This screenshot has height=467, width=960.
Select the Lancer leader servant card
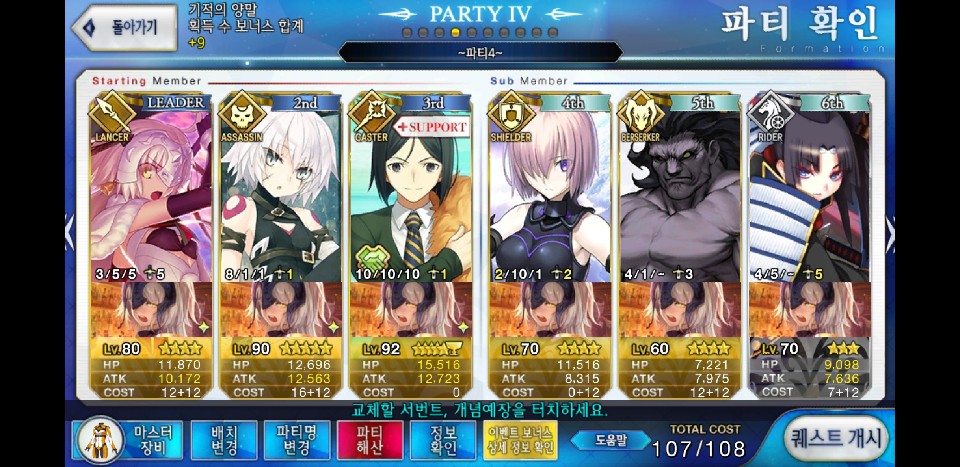[x=151, y=190]
